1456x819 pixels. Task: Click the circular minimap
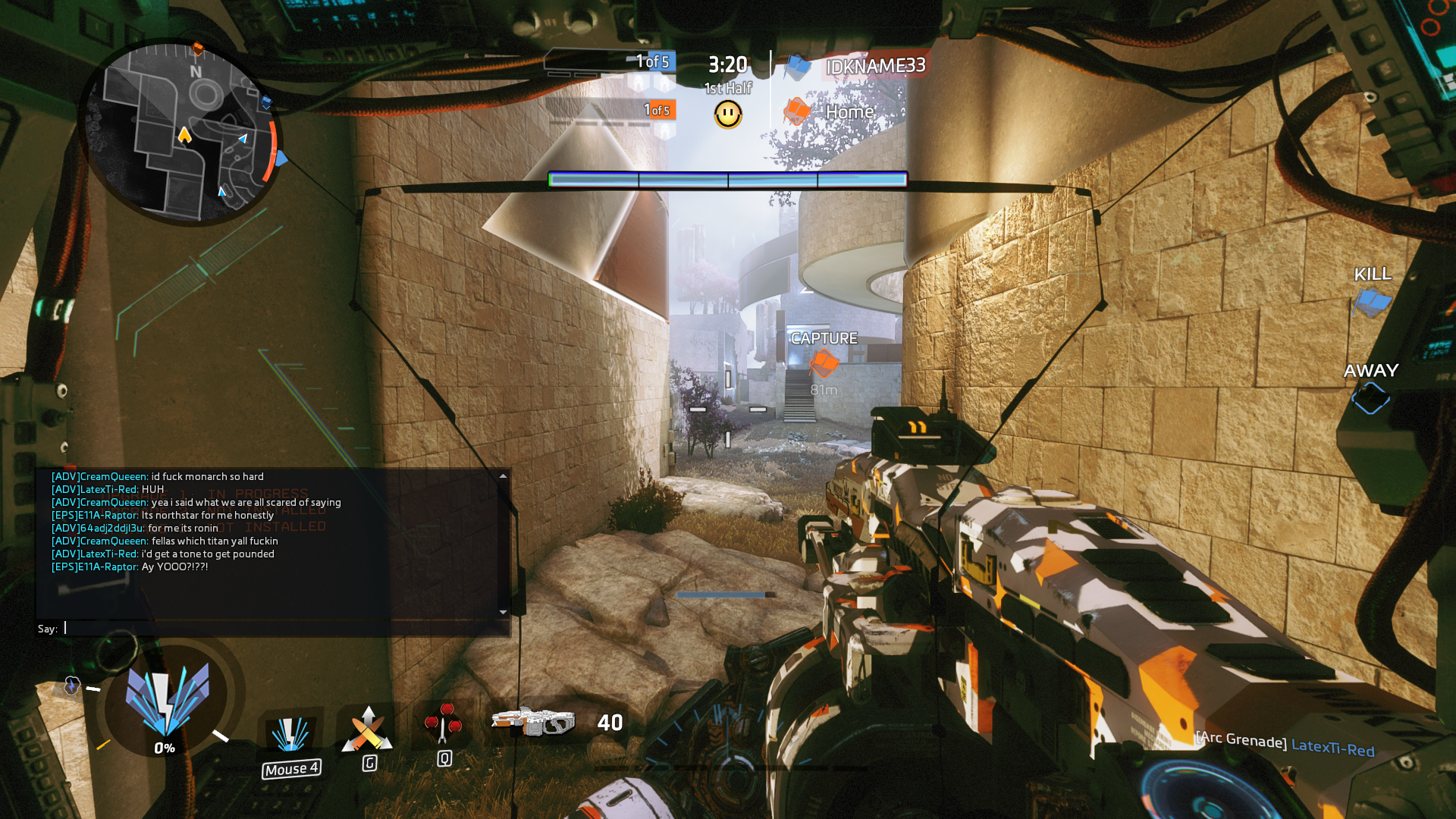click(180, 133)
